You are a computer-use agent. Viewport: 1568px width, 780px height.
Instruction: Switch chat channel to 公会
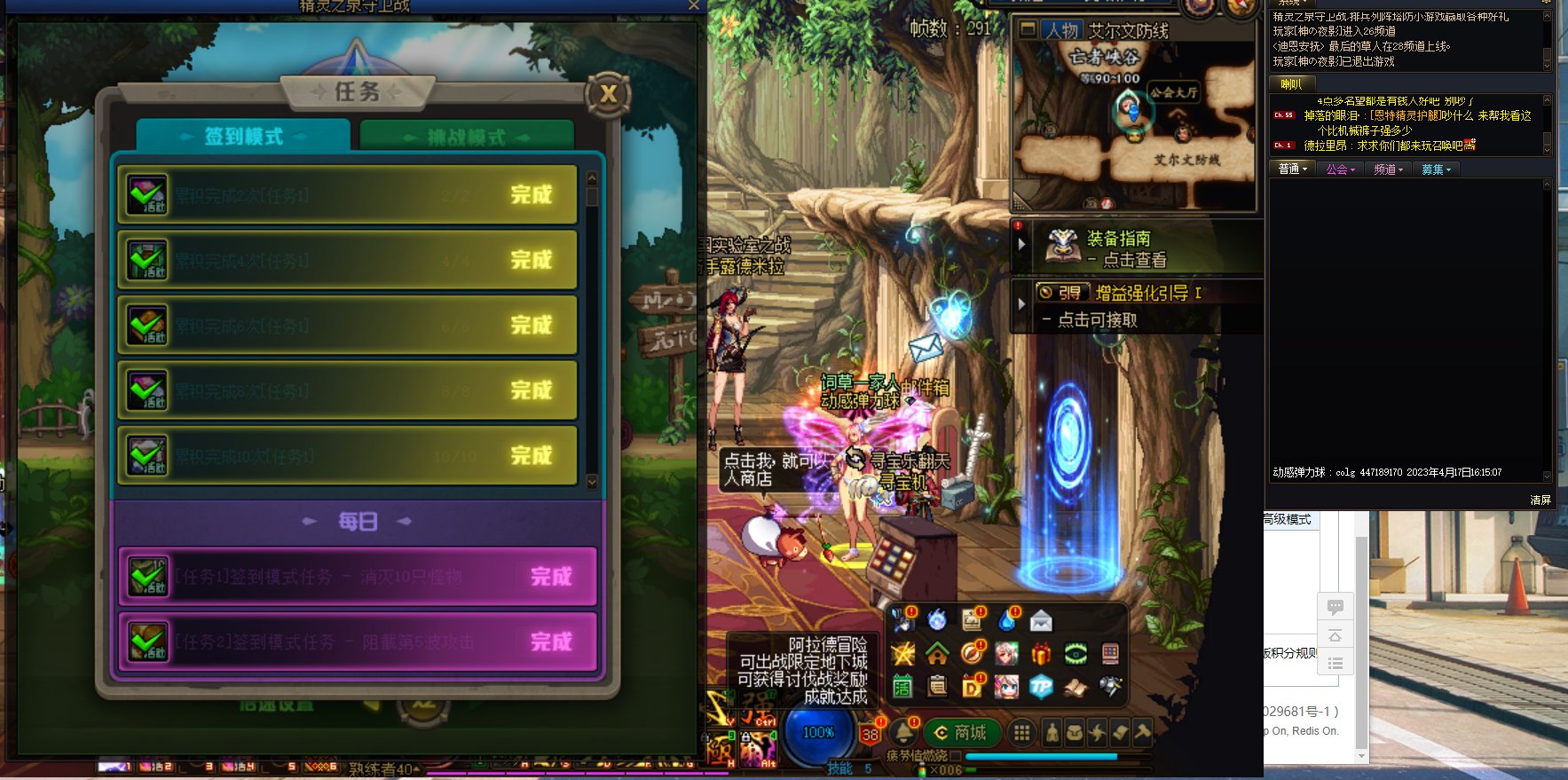coord(1340,169)
